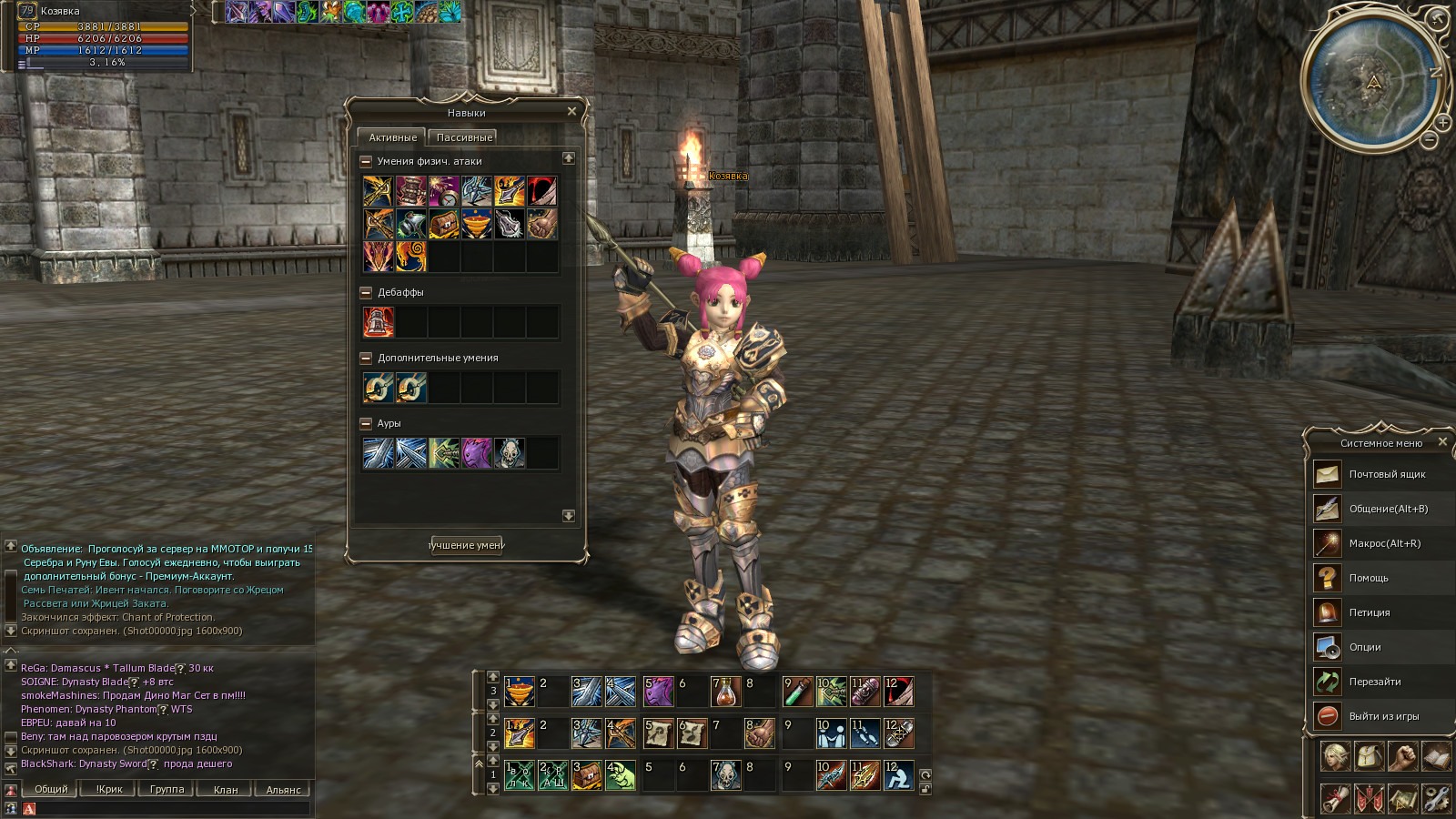Switch chat to the Группа tab
Image resolution: width=1456 pixels, height=819 pixels.
click(x=167, y=790)
